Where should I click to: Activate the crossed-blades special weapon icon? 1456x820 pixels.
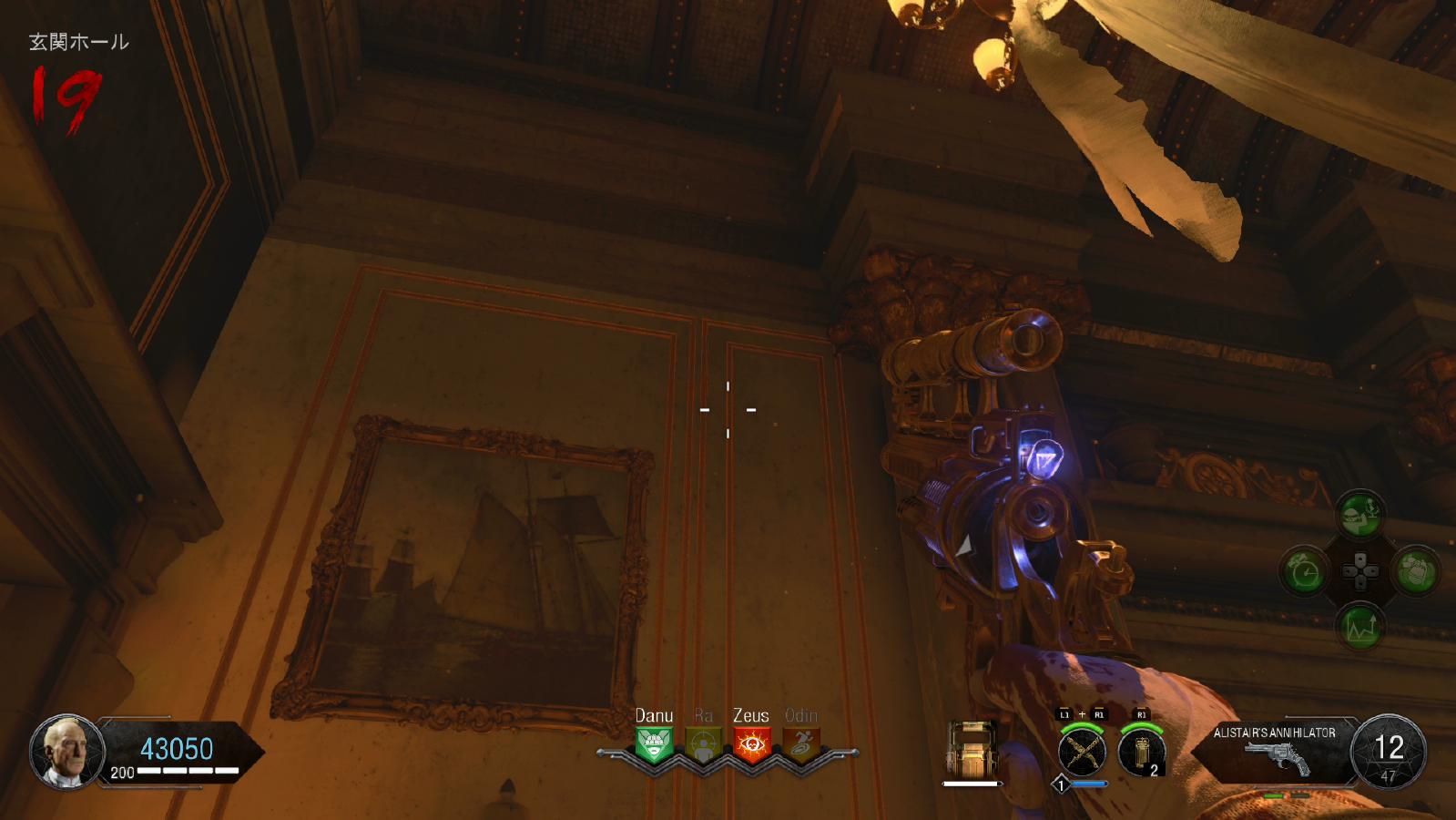coord(1082,753)
